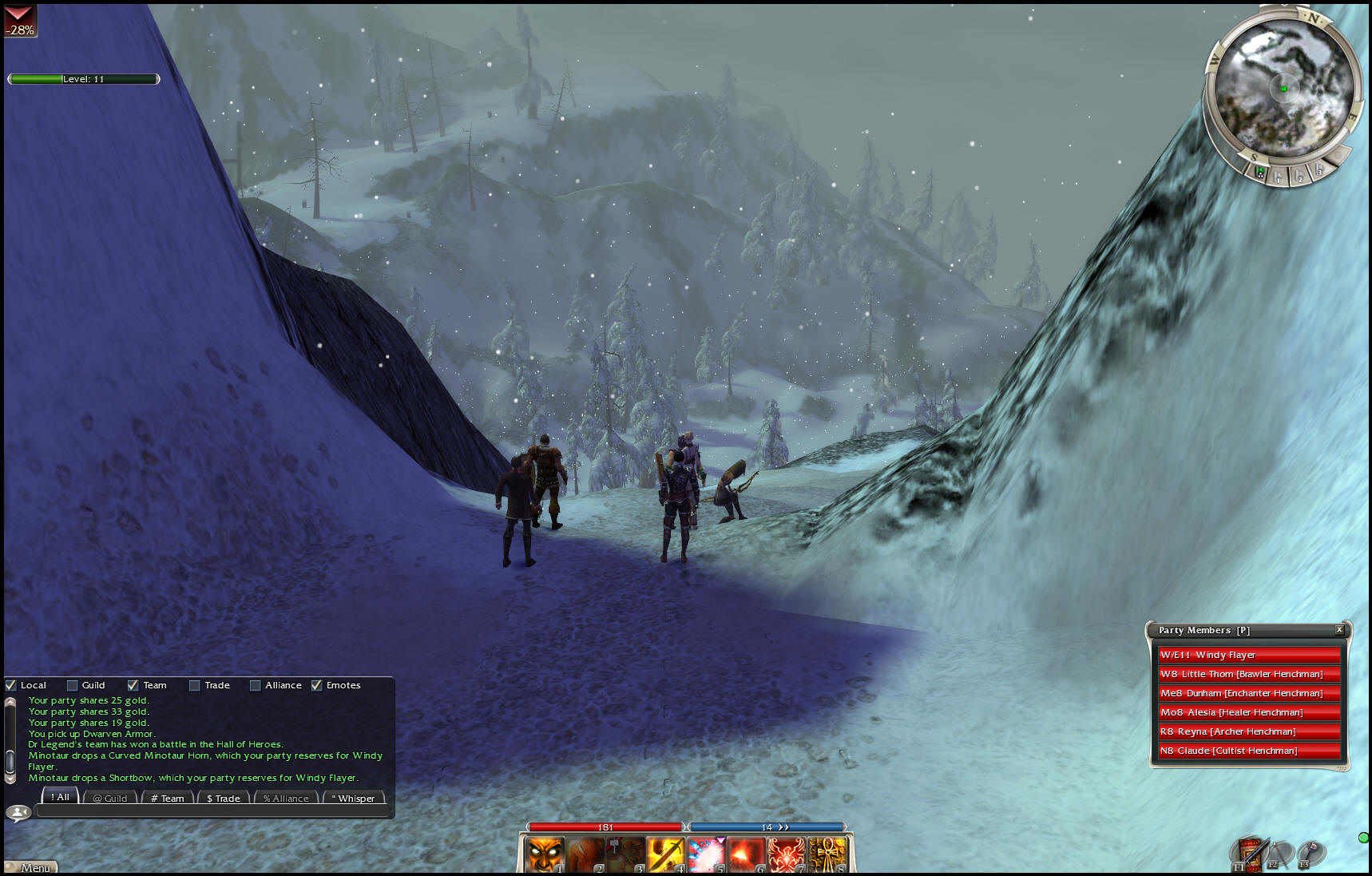Select Claude the Cultist Henchman
Screen dimensions: 1372x876
(x=1249, y=751)
